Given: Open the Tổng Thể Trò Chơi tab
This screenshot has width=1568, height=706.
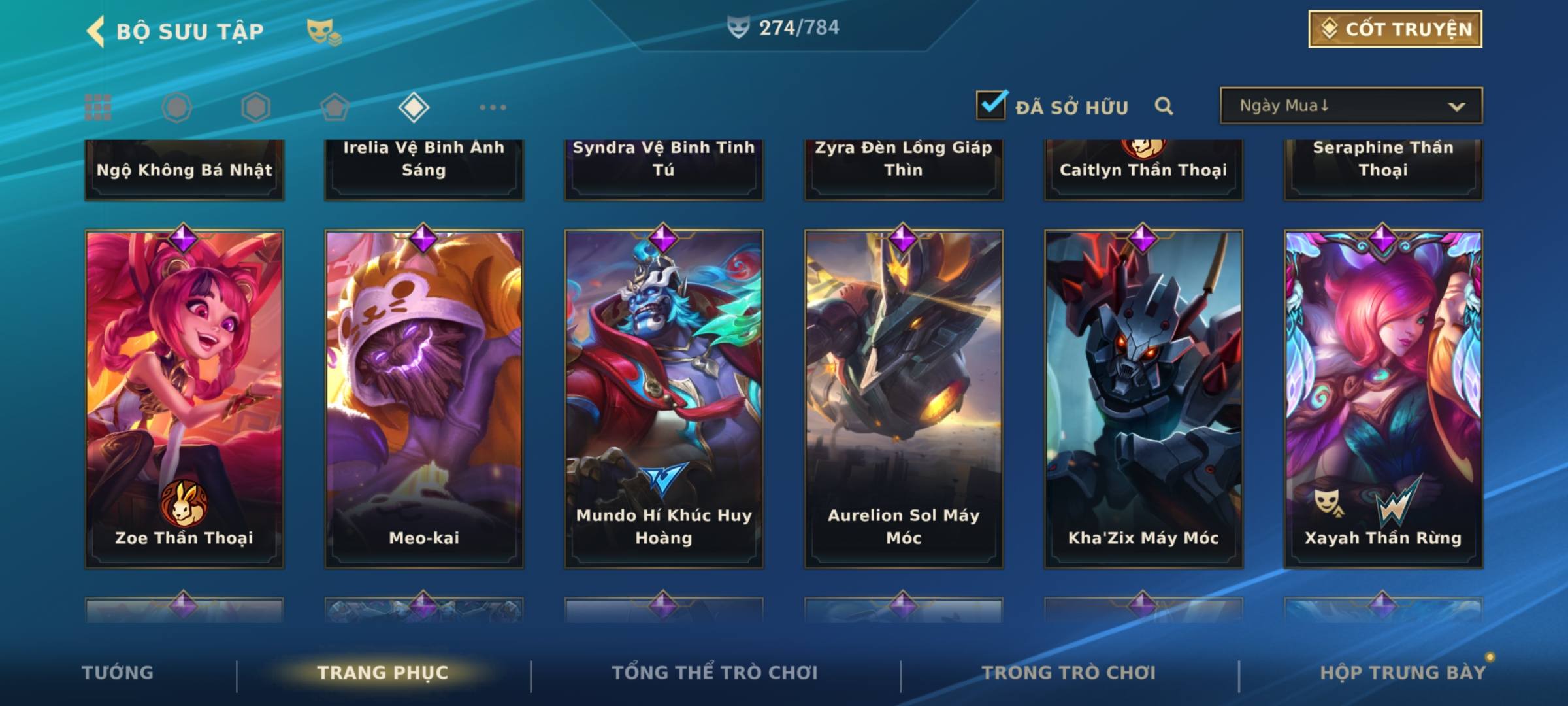Looking at the screenshot, I should tap(715, 673).
